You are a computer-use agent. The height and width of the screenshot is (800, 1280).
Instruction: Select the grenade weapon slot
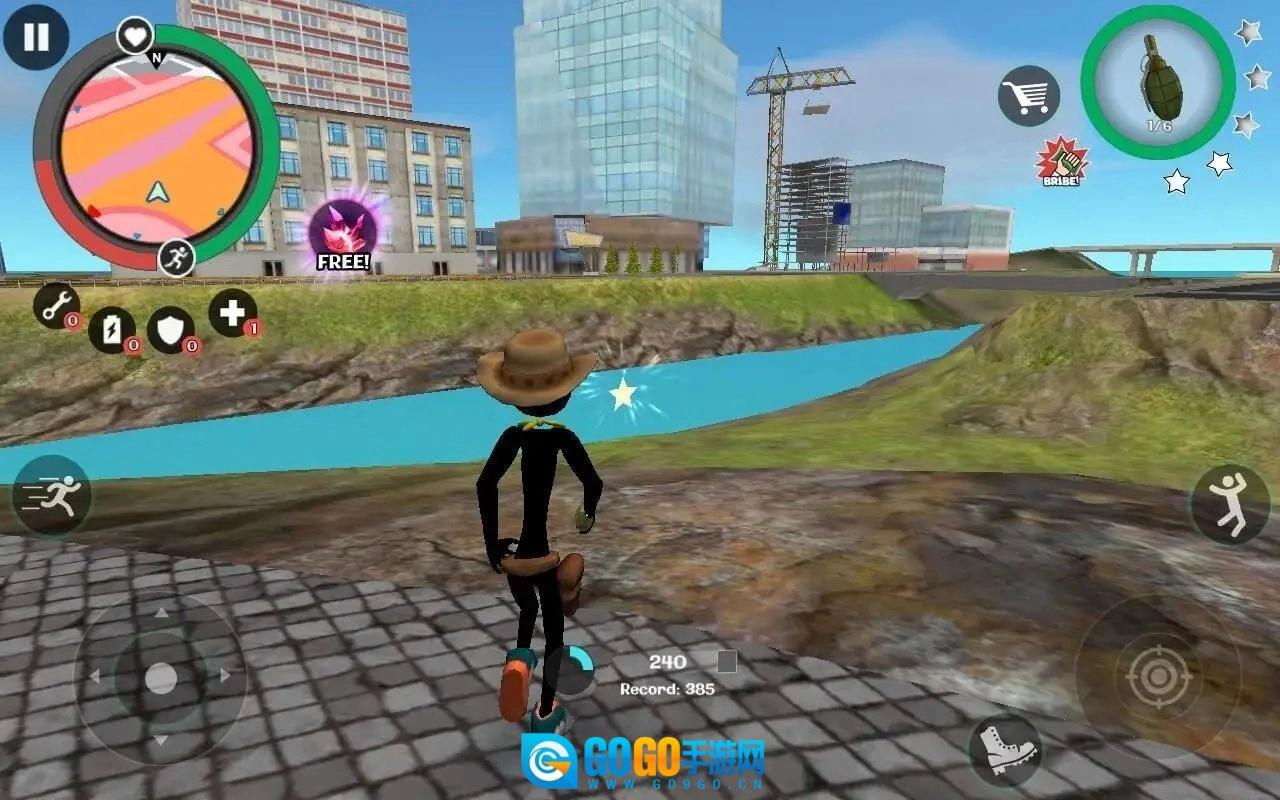pyautogui.click(x=1158, y=82)
